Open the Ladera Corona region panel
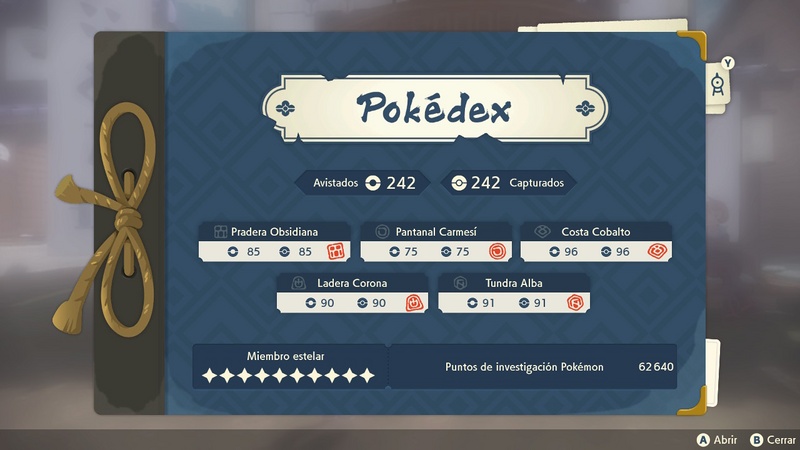 [x=352, y=293]
